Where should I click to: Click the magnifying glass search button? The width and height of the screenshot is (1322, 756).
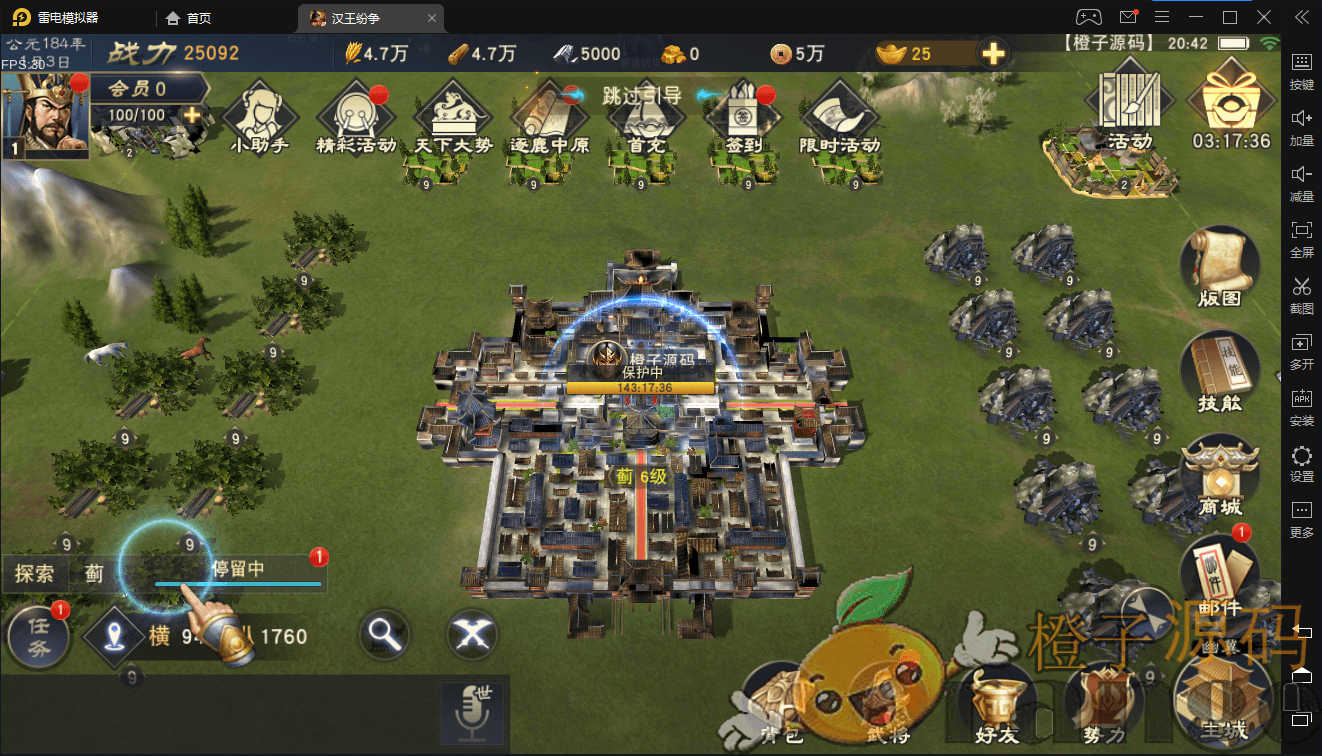(x=384, y=634)
